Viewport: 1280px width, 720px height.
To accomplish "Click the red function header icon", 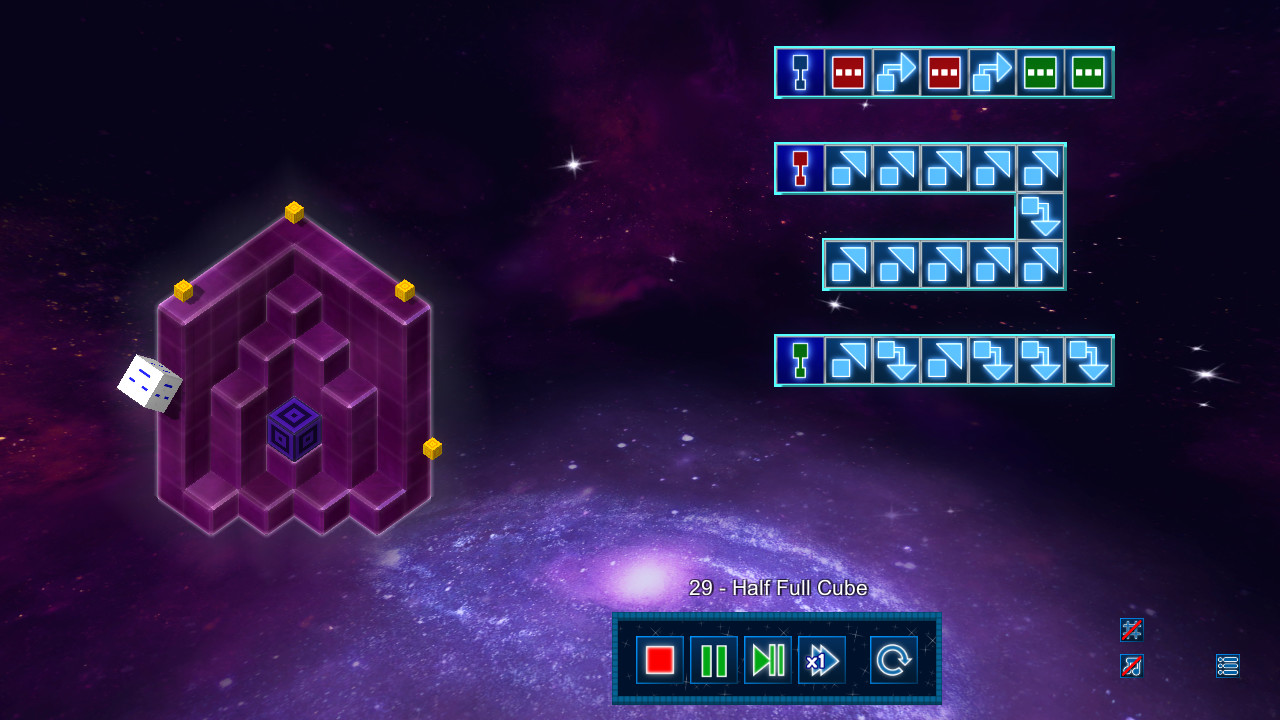I will (800, 169).
